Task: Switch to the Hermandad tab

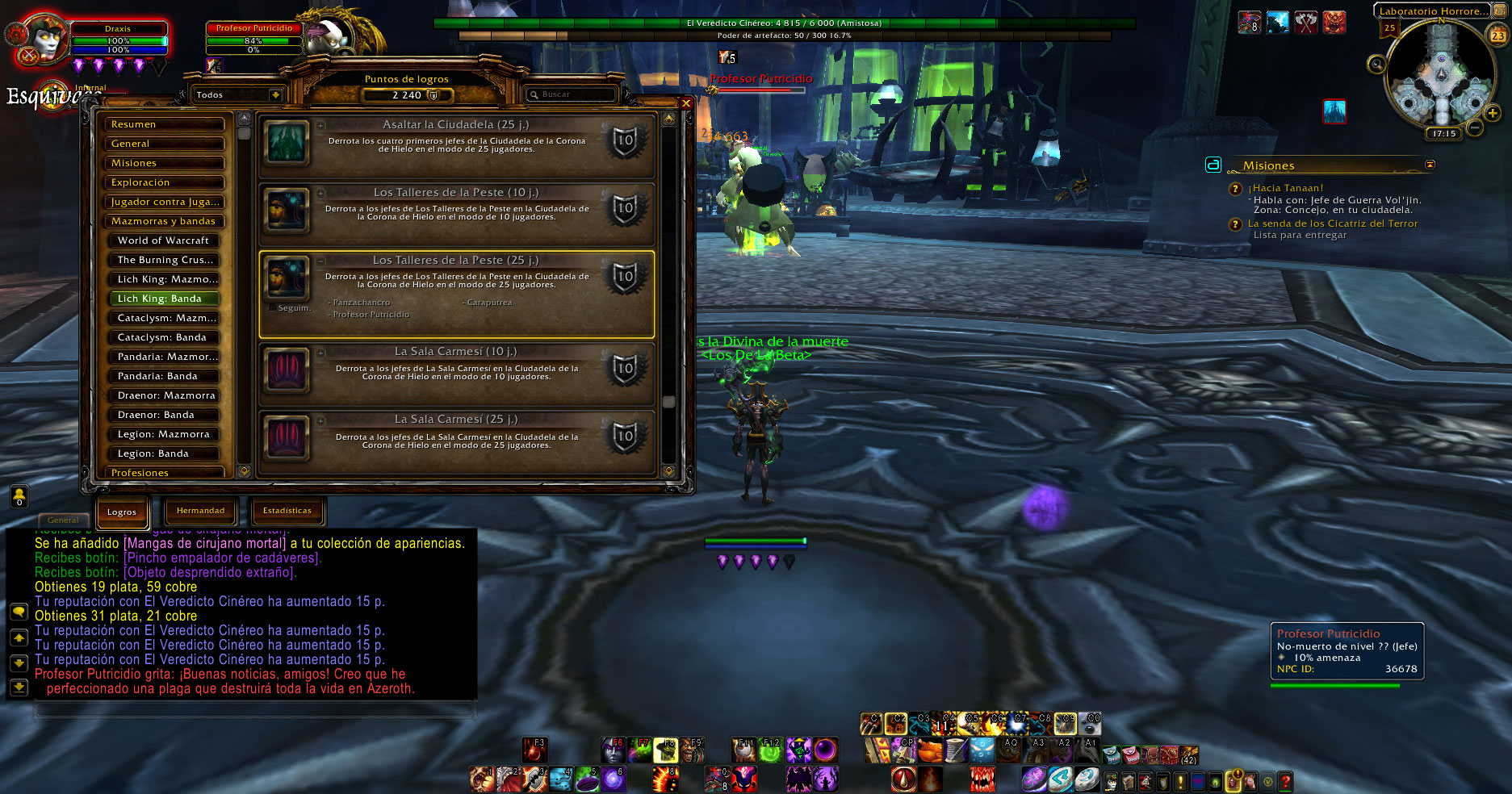Action: tap(200, 511)
